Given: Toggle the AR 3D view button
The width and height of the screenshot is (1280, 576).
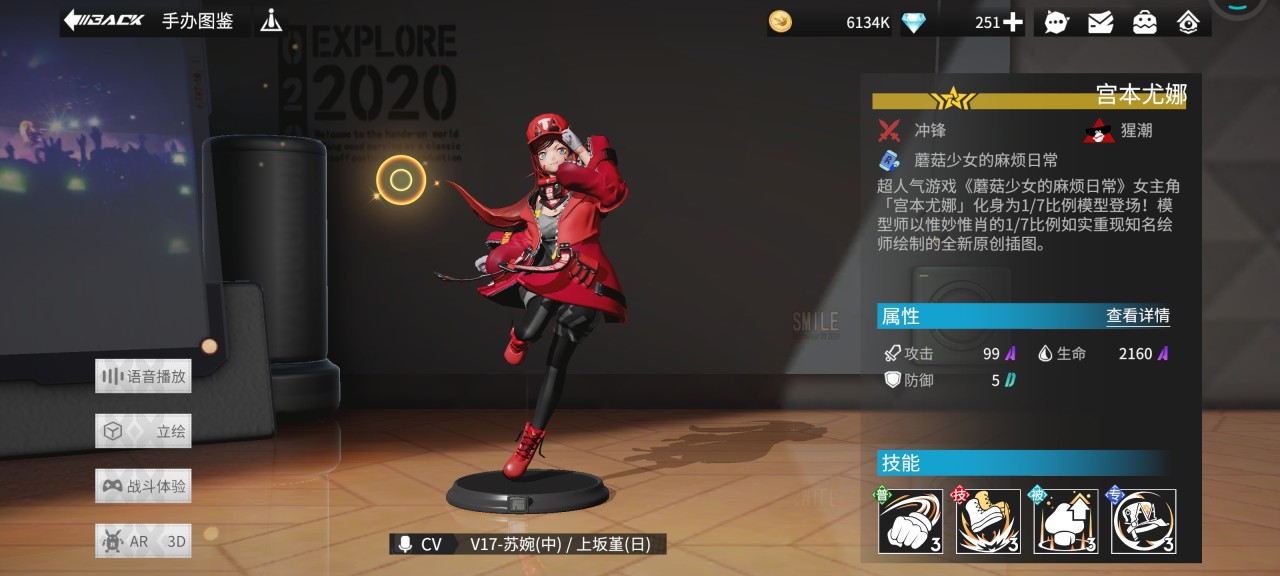Looking at the screenshot, I should coord(143,542).
